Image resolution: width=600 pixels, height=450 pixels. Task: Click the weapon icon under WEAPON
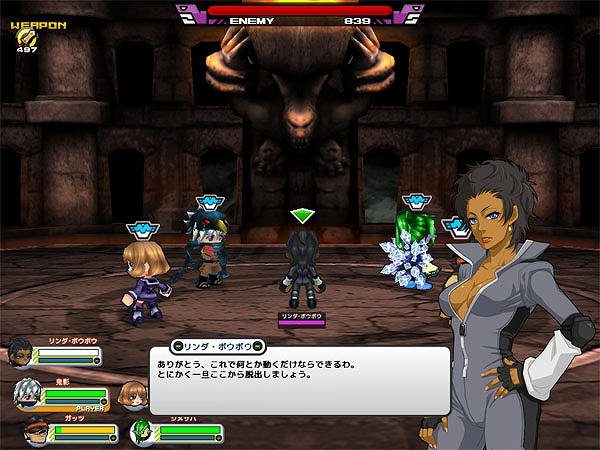(24, 37)
